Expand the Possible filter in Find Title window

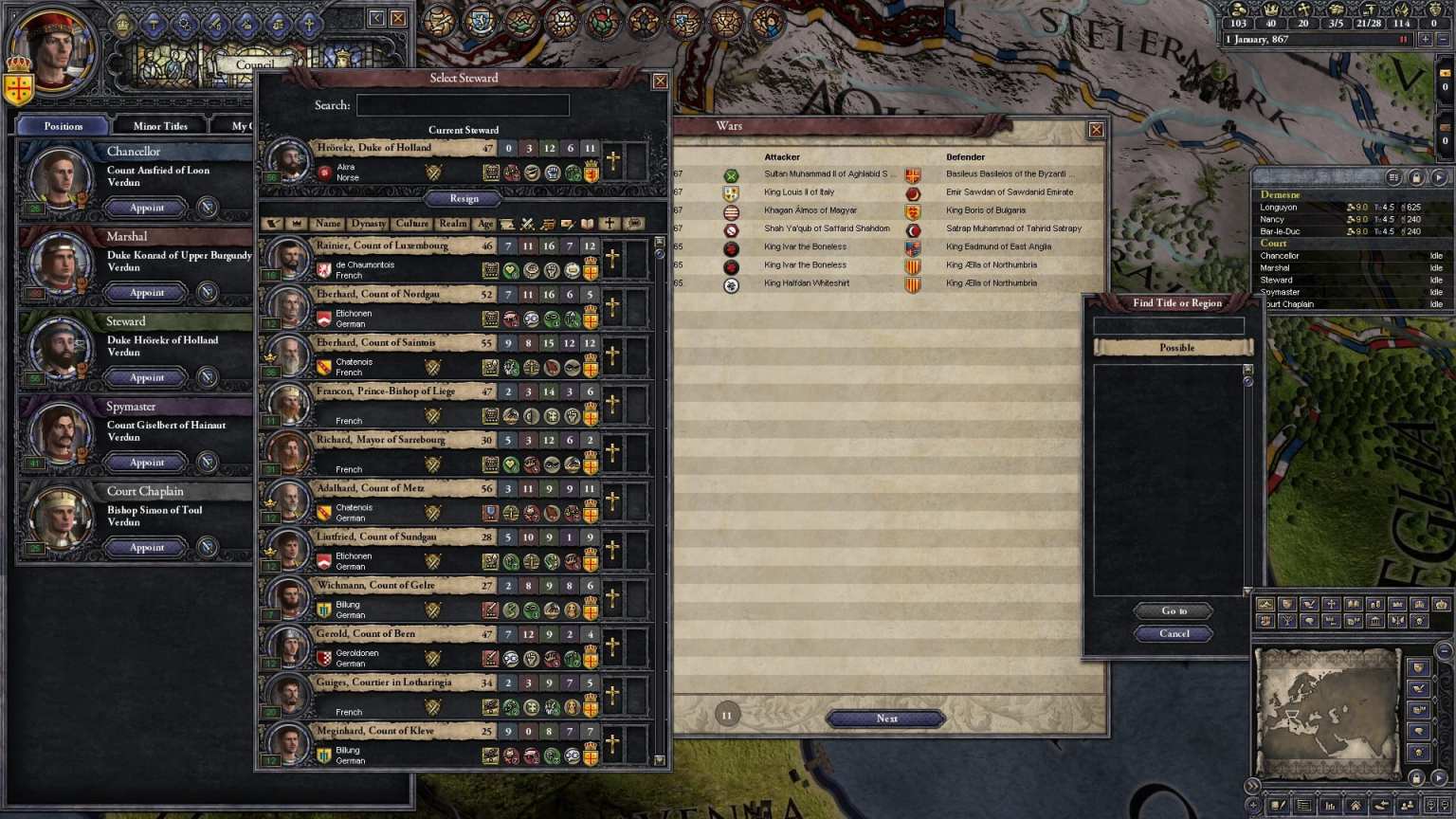(x=1175, y=348)
